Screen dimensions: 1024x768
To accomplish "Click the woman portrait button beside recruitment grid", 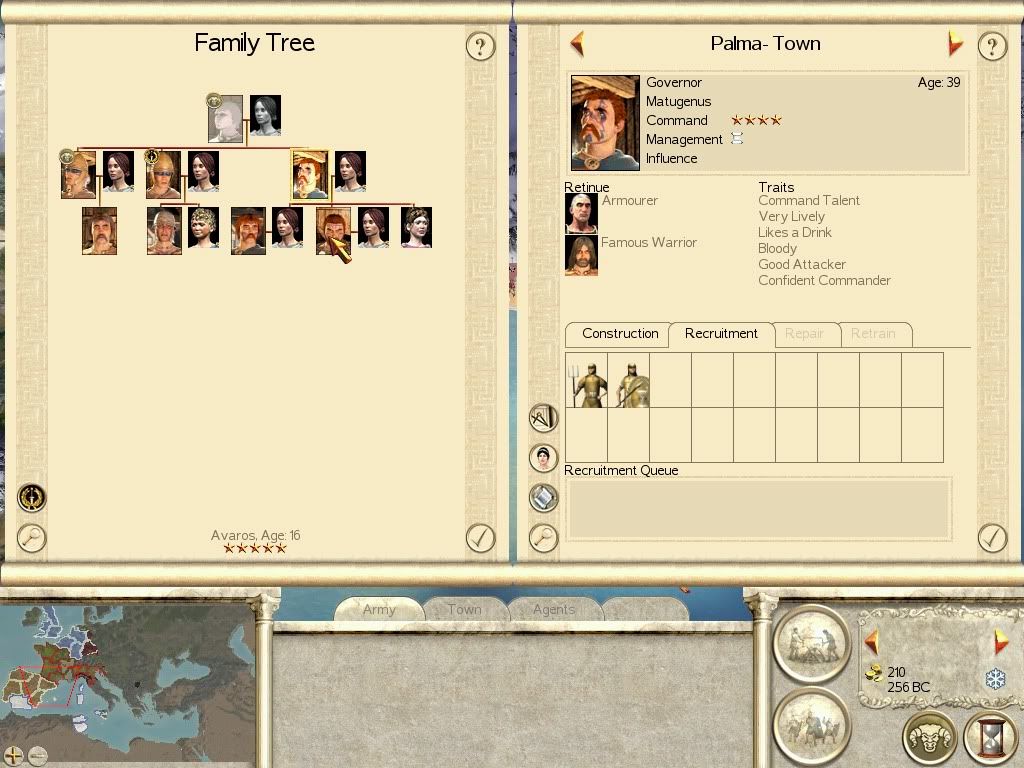I will click(543, 458).
